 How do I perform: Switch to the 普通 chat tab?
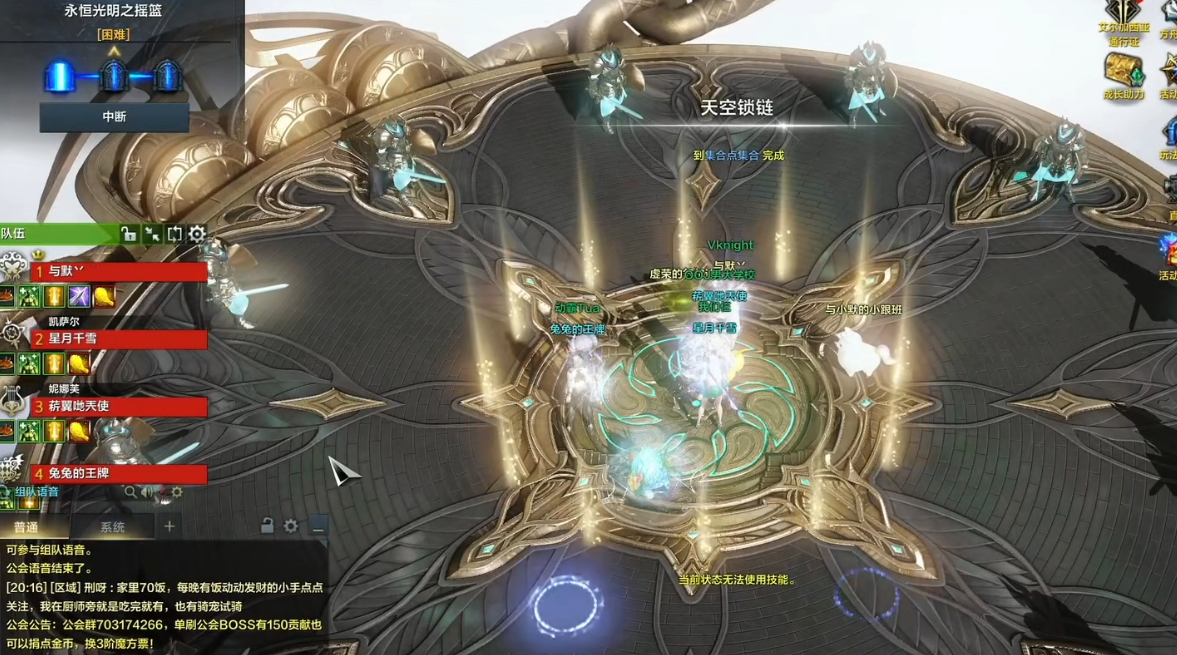click(x=26, y=527)
